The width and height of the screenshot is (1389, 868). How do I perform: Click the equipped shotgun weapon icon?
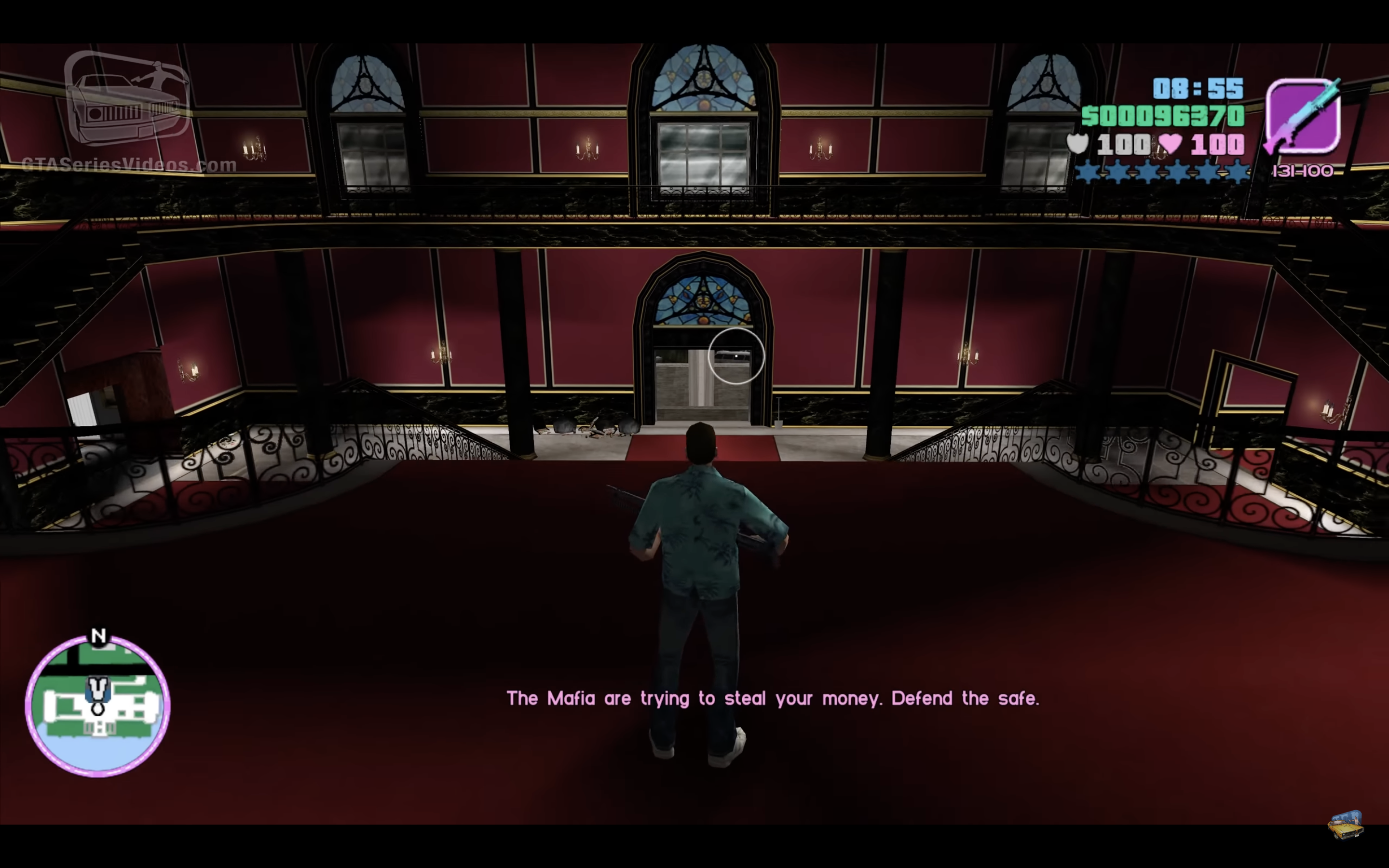tap(1303, 117)
